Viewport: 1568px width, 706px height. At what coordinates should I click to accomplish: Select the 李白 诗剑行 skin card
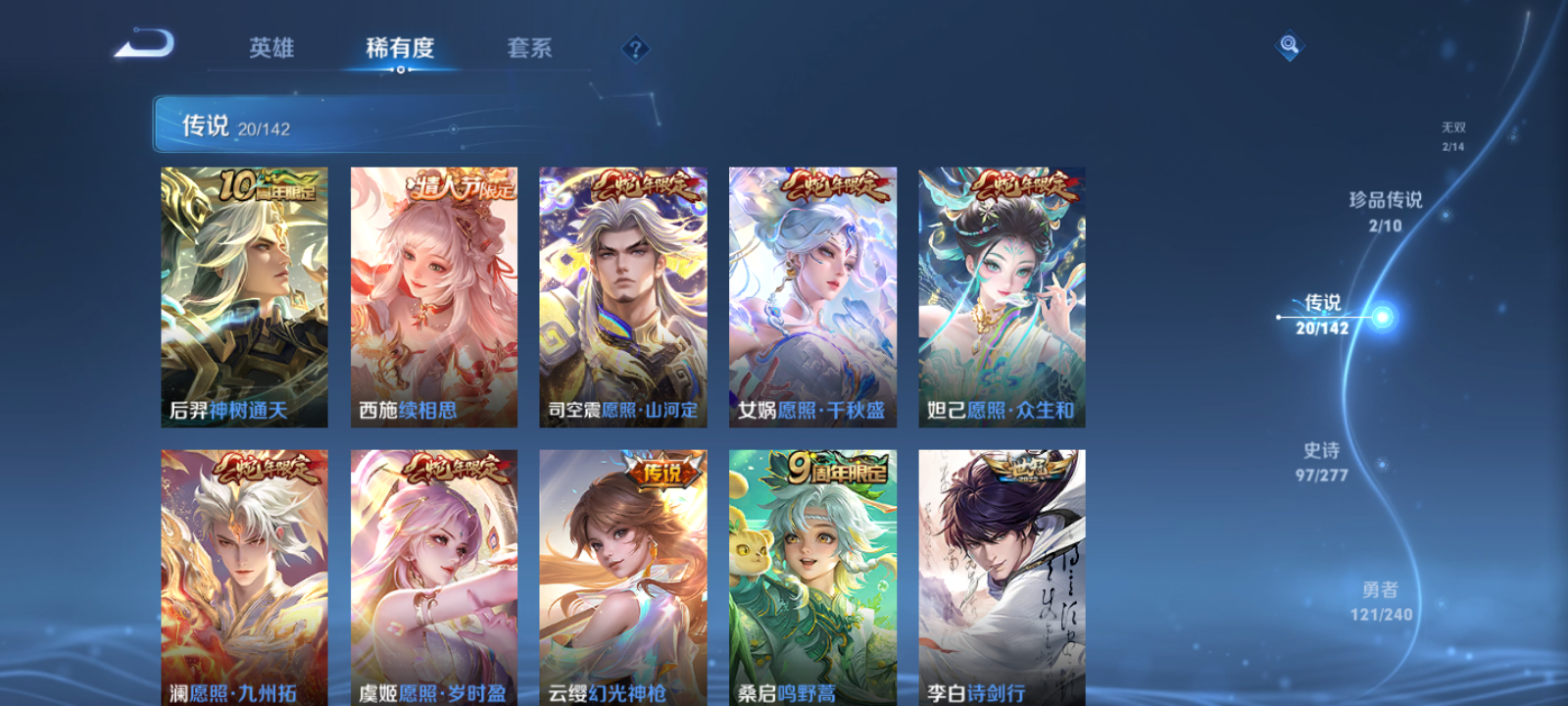[x=1001, y=579]
